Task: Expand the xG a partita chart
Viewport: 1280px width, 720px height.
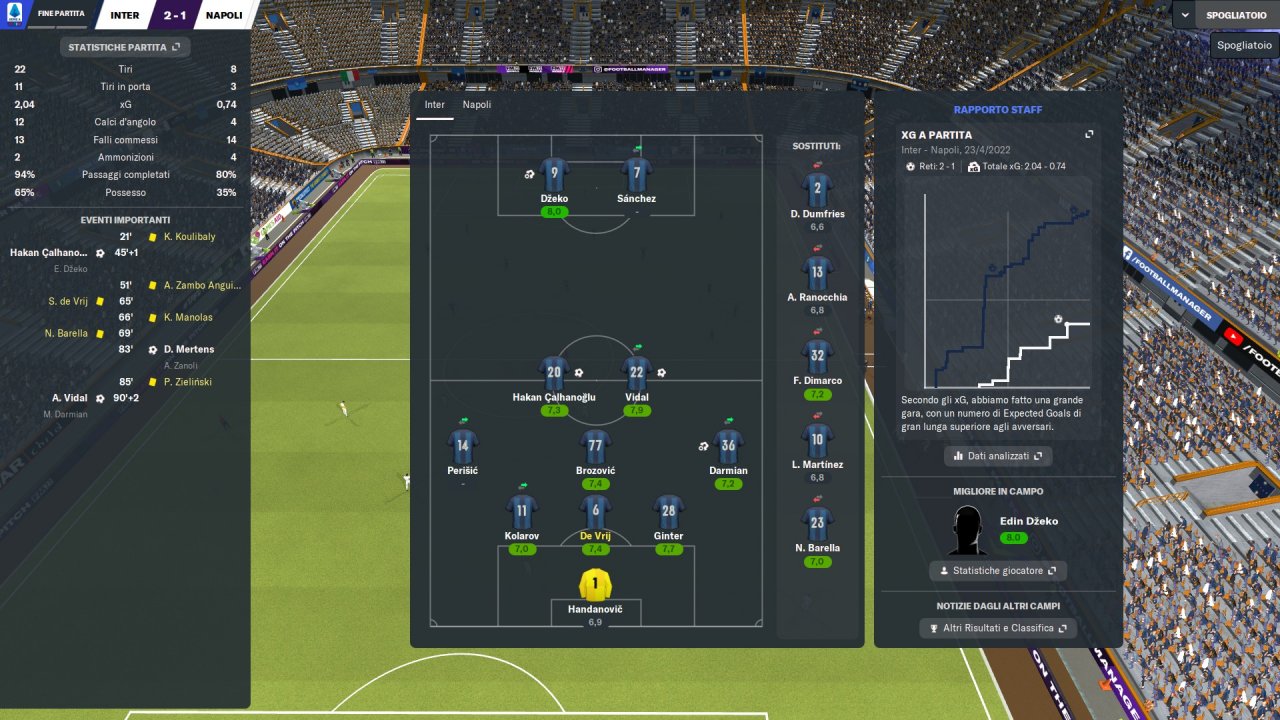Action: pos(1089,135)
